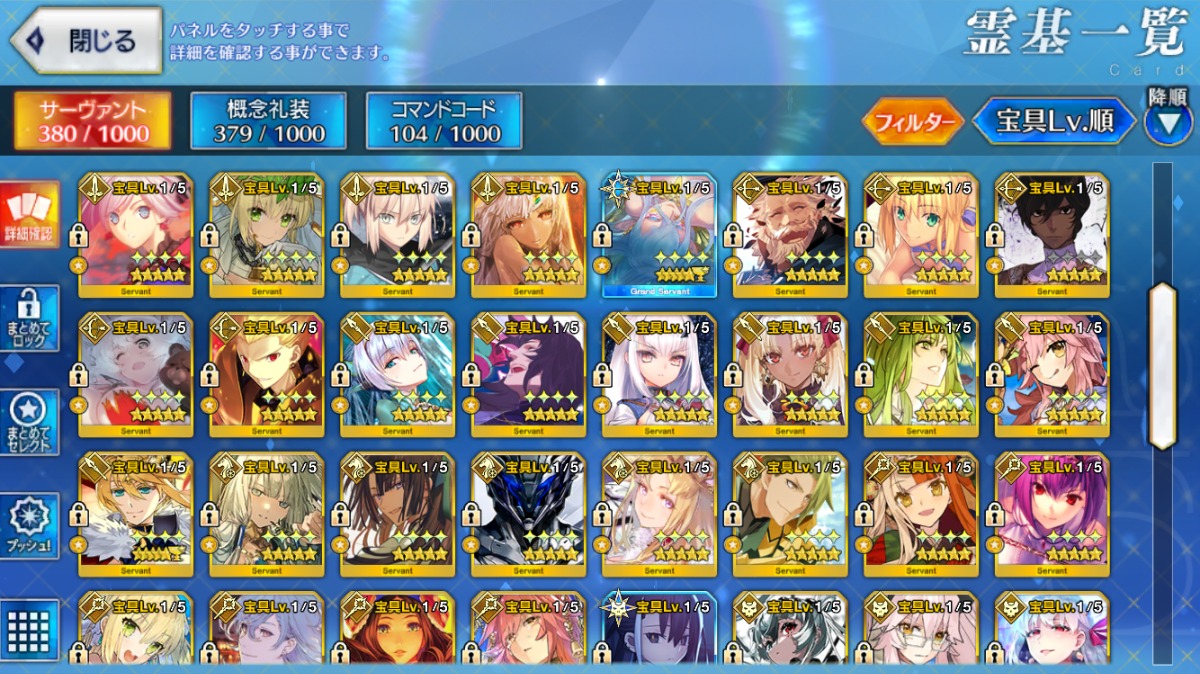The image size is (1200, 674).
Task: Show the コマンドコード tab
Action: tap(444, 121)
